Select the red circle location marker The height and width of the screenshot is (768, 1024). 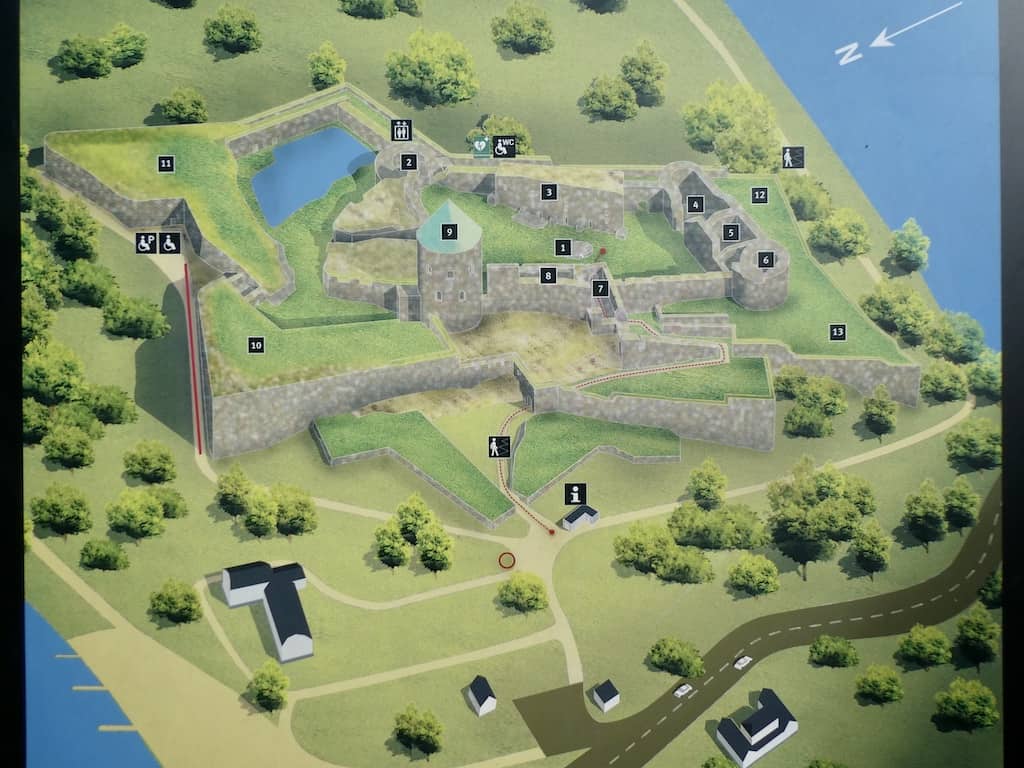coord(507,560)
